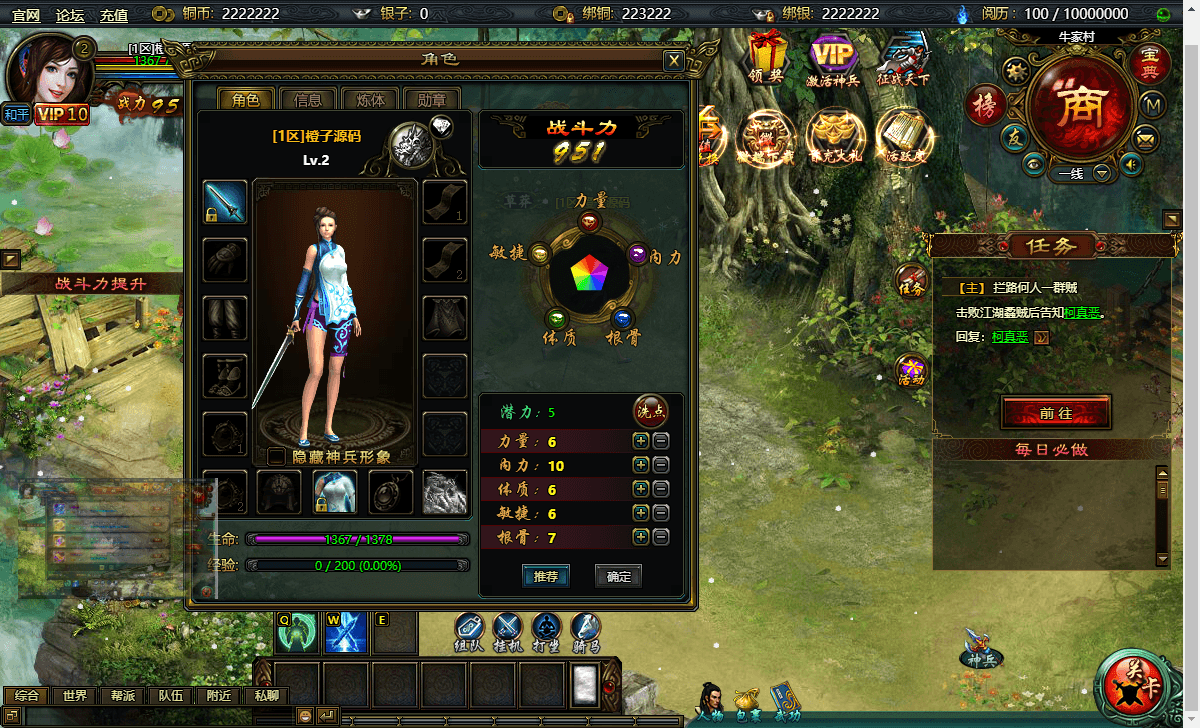Follow the 柯真恶 reply link
The image size is (1200, 728).
coord(1010,337)
